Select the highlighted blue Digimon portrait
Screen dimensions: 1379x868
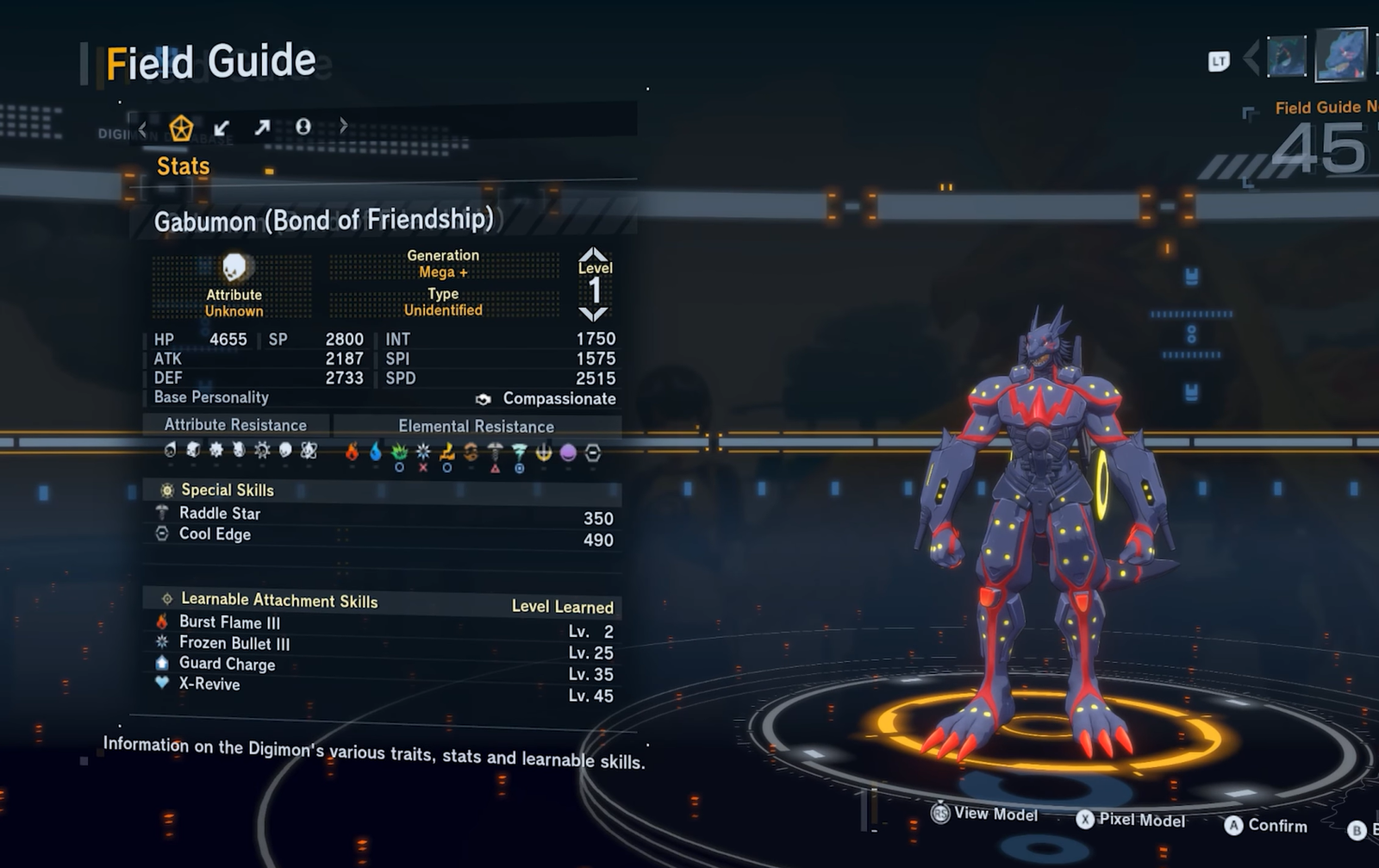(x=1341, y=55)
